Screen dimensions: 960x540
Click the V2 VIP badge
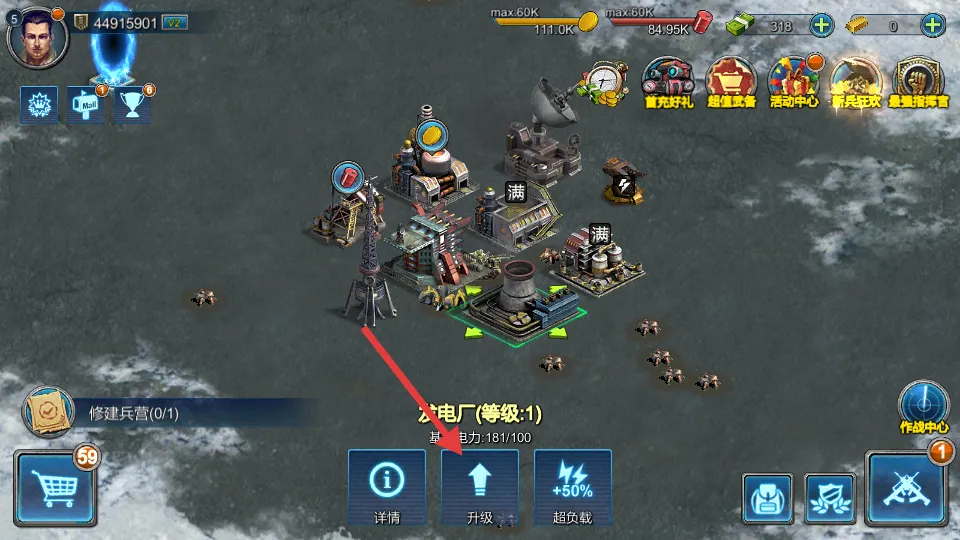[174, 23]
